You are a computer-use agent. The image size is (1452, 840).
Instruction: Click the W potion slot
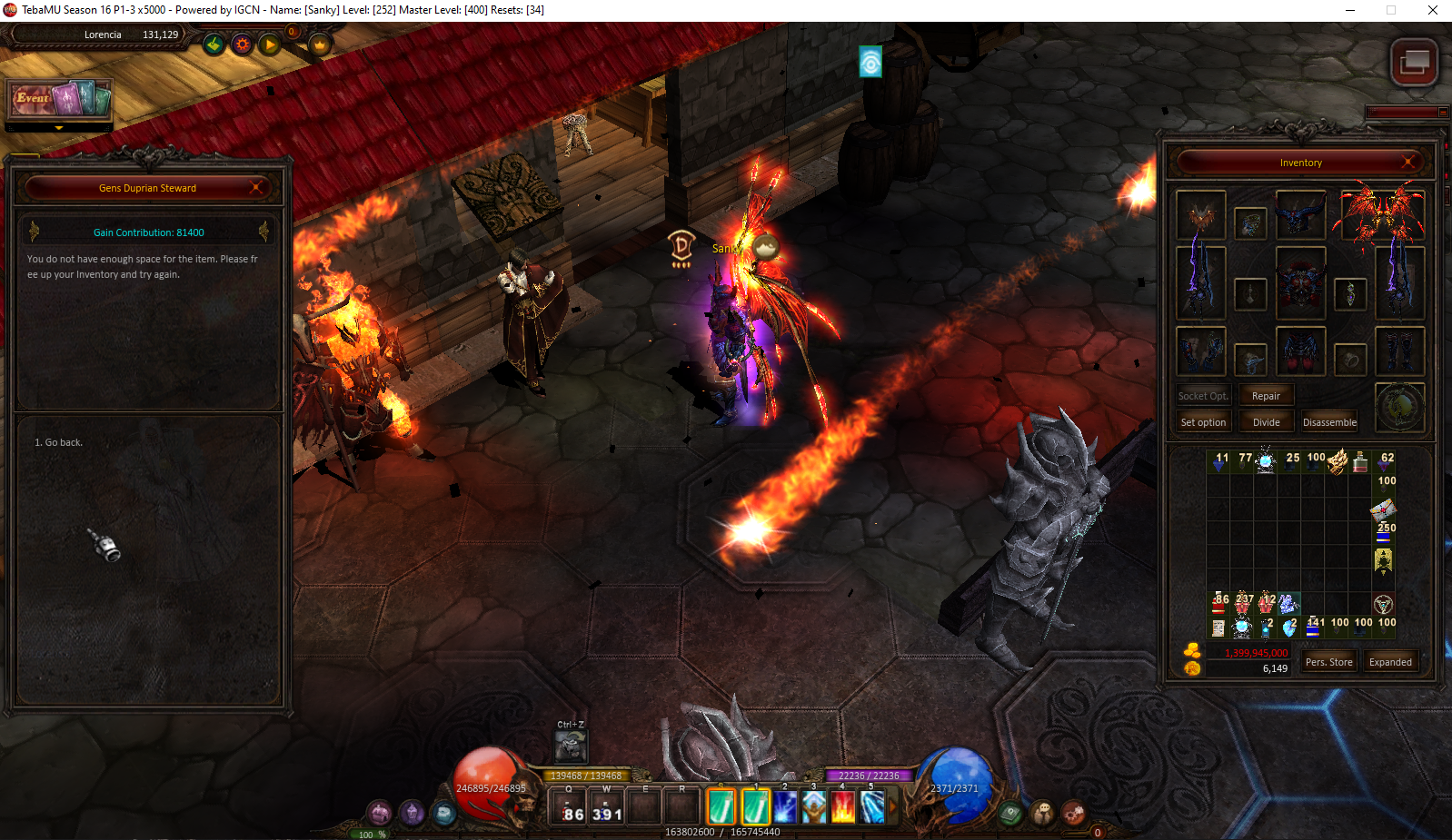click(x=607, y=806)
